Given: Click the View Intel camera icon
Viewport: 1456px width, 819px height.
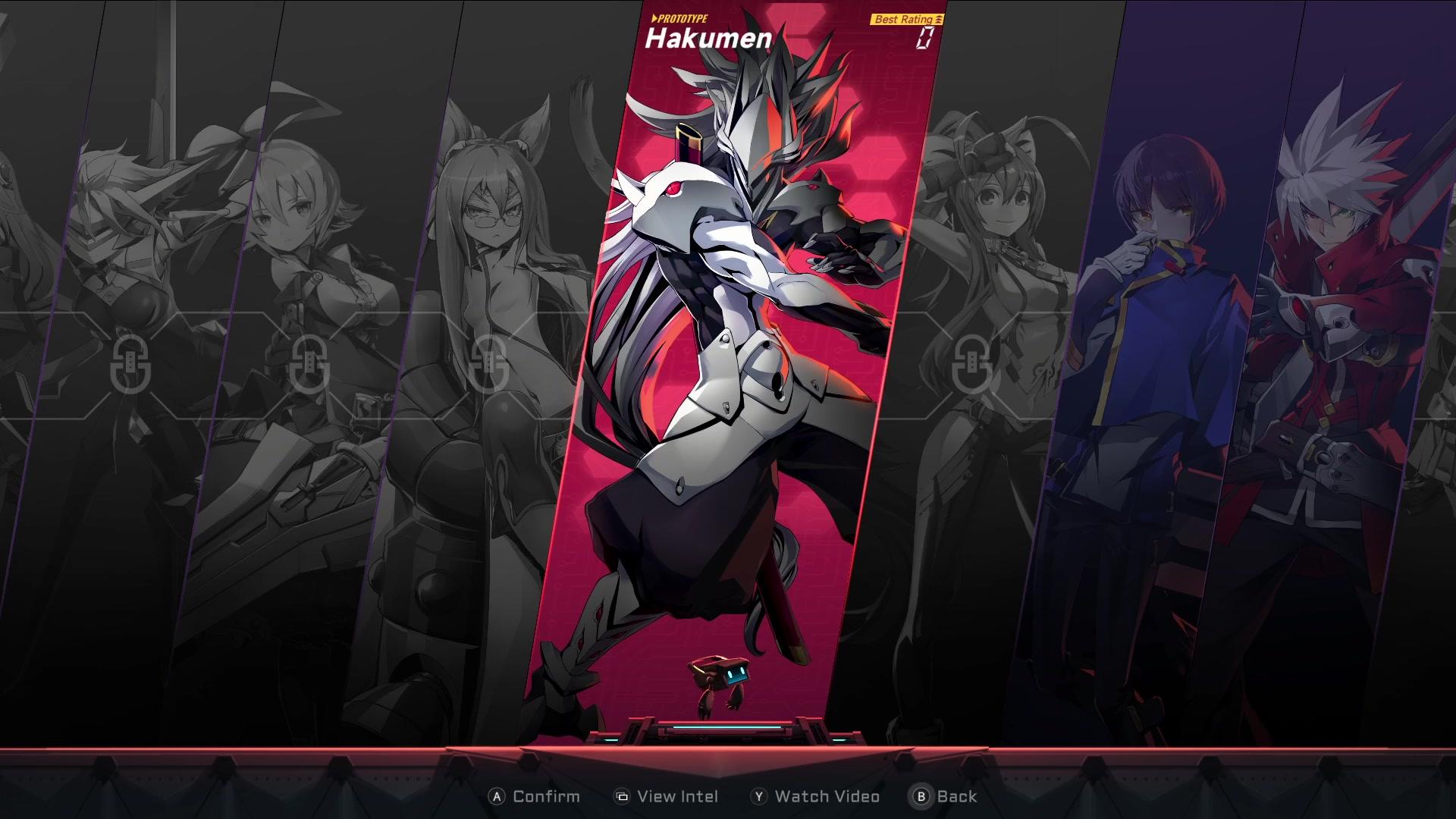Looking at the screenshot, I should point(622,796).
